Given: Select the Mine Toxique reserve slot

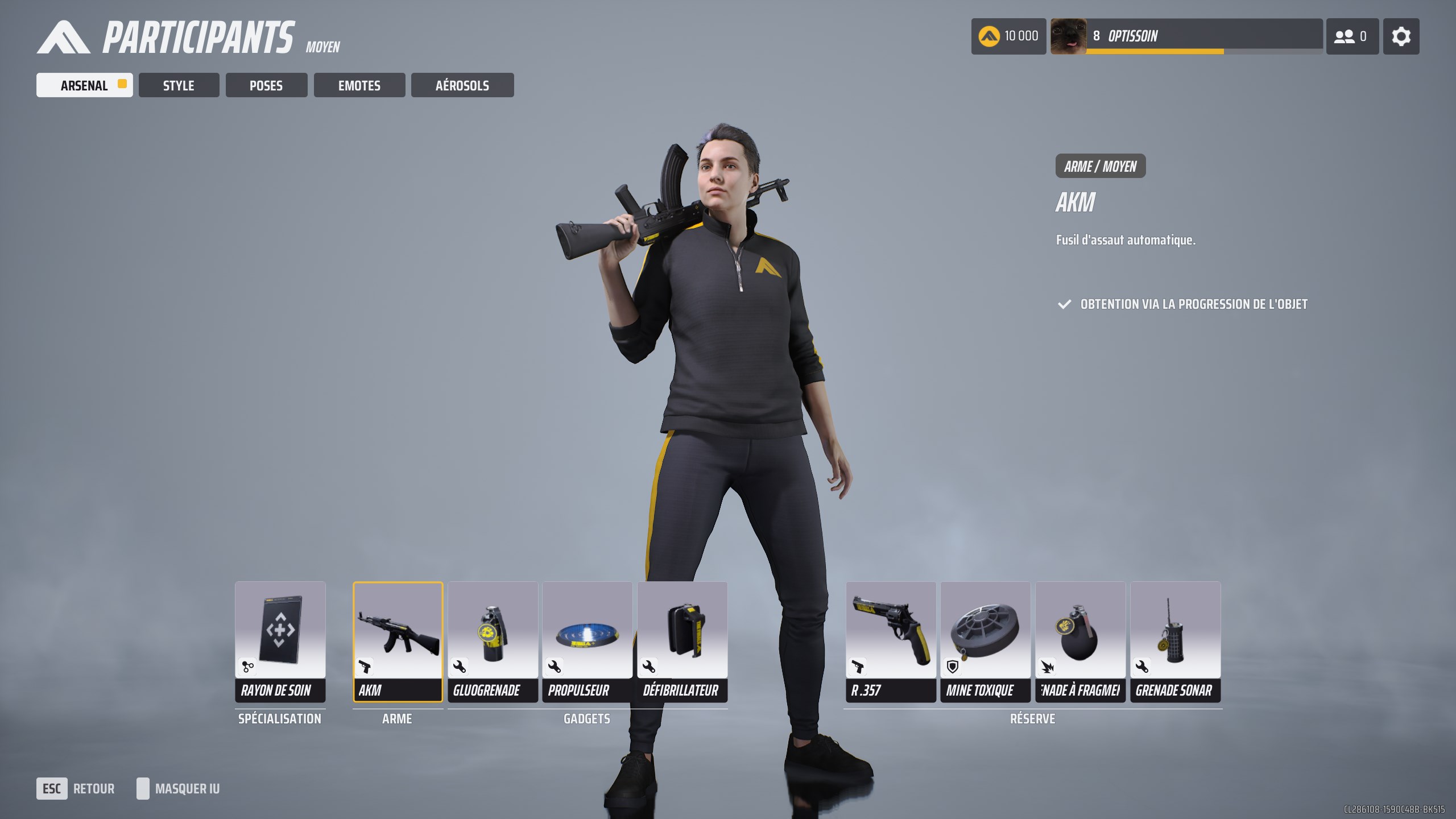Looking at the screenshot, I should [985, 641].
